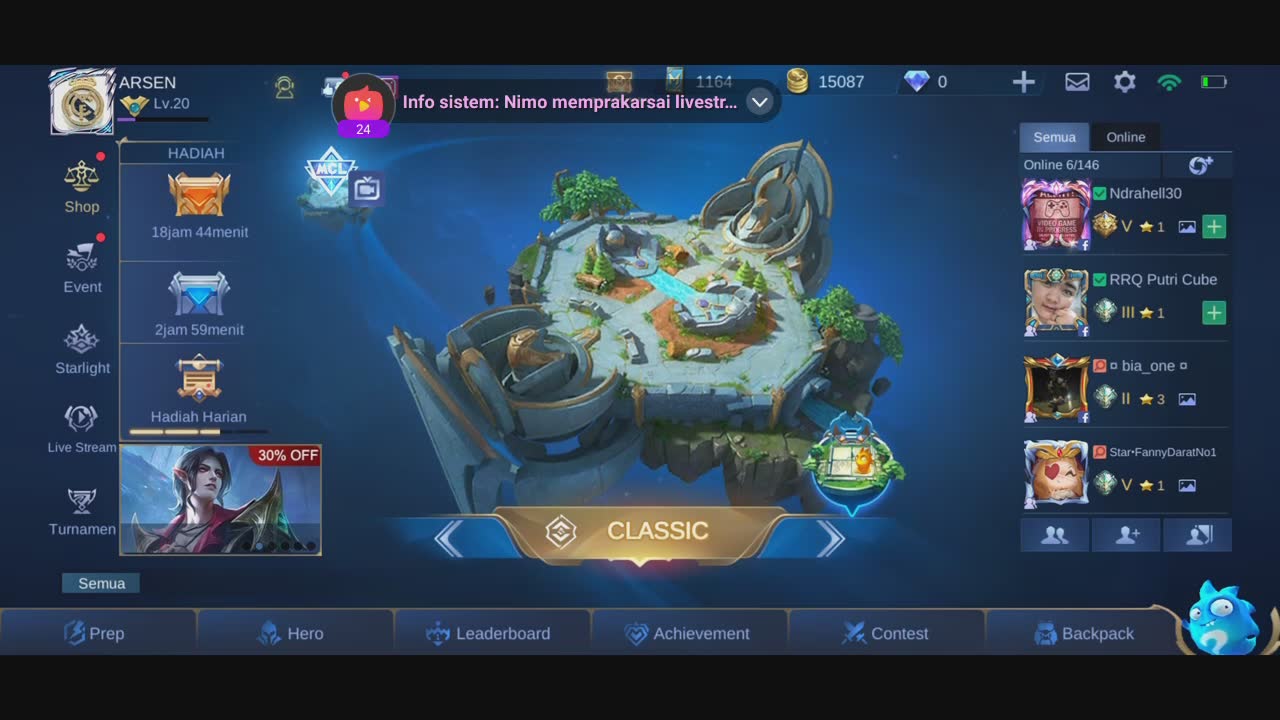1280x720 pixels.
Task: Switch friends list to Online tab
Action: tap(1125, 137)
